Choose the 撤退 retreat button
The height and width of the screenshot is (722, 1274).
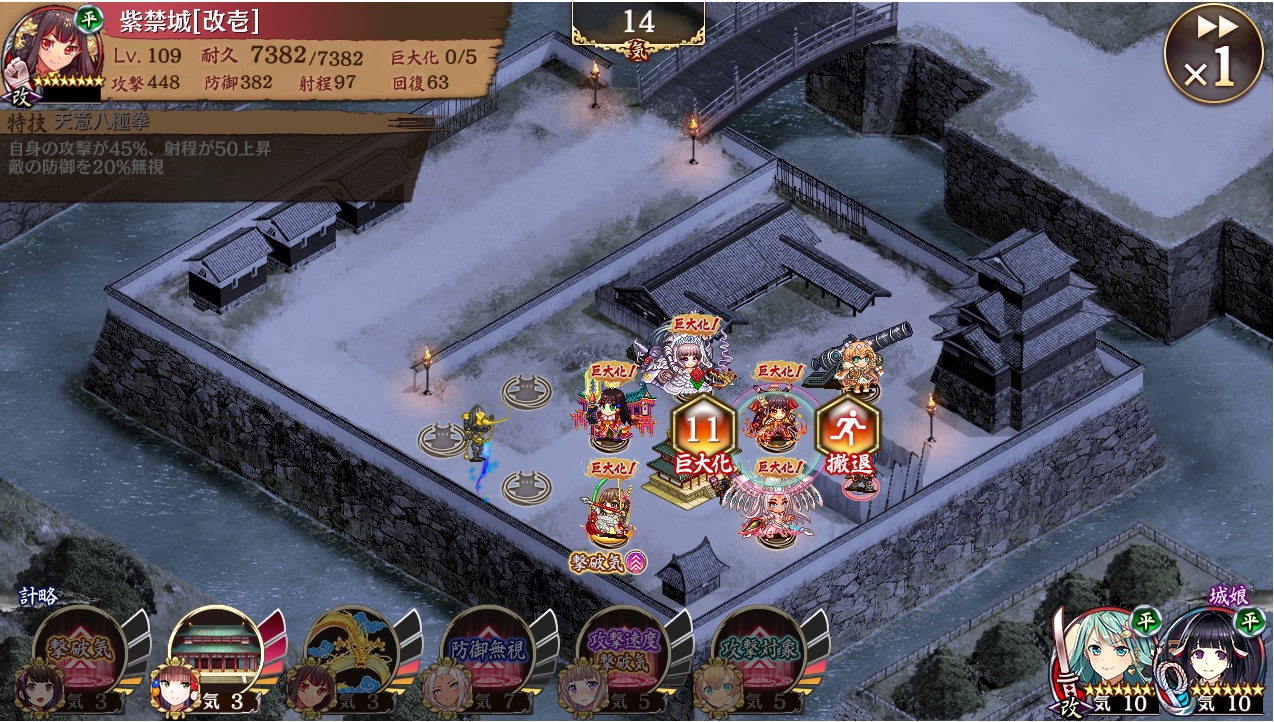tap(847, 436)
